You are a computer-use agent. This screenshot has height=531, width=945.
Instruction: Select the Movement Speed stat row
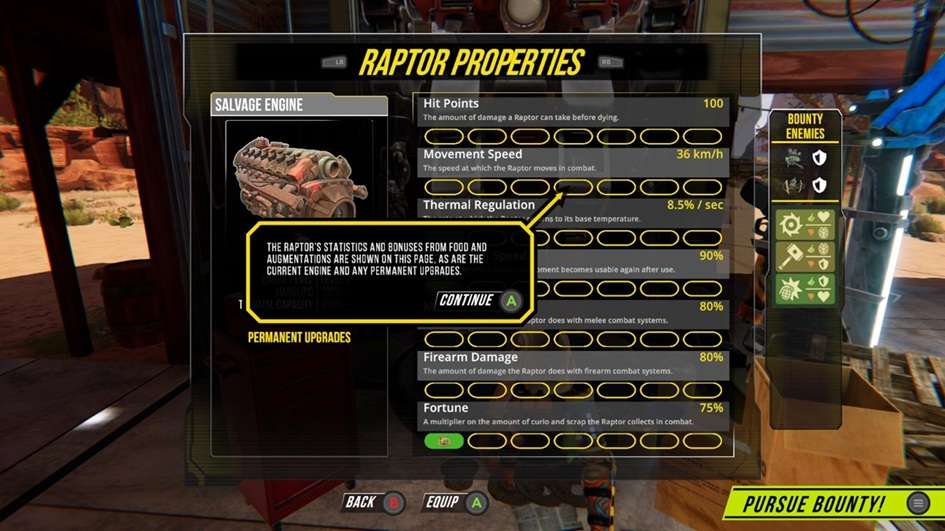click(573, 160)
